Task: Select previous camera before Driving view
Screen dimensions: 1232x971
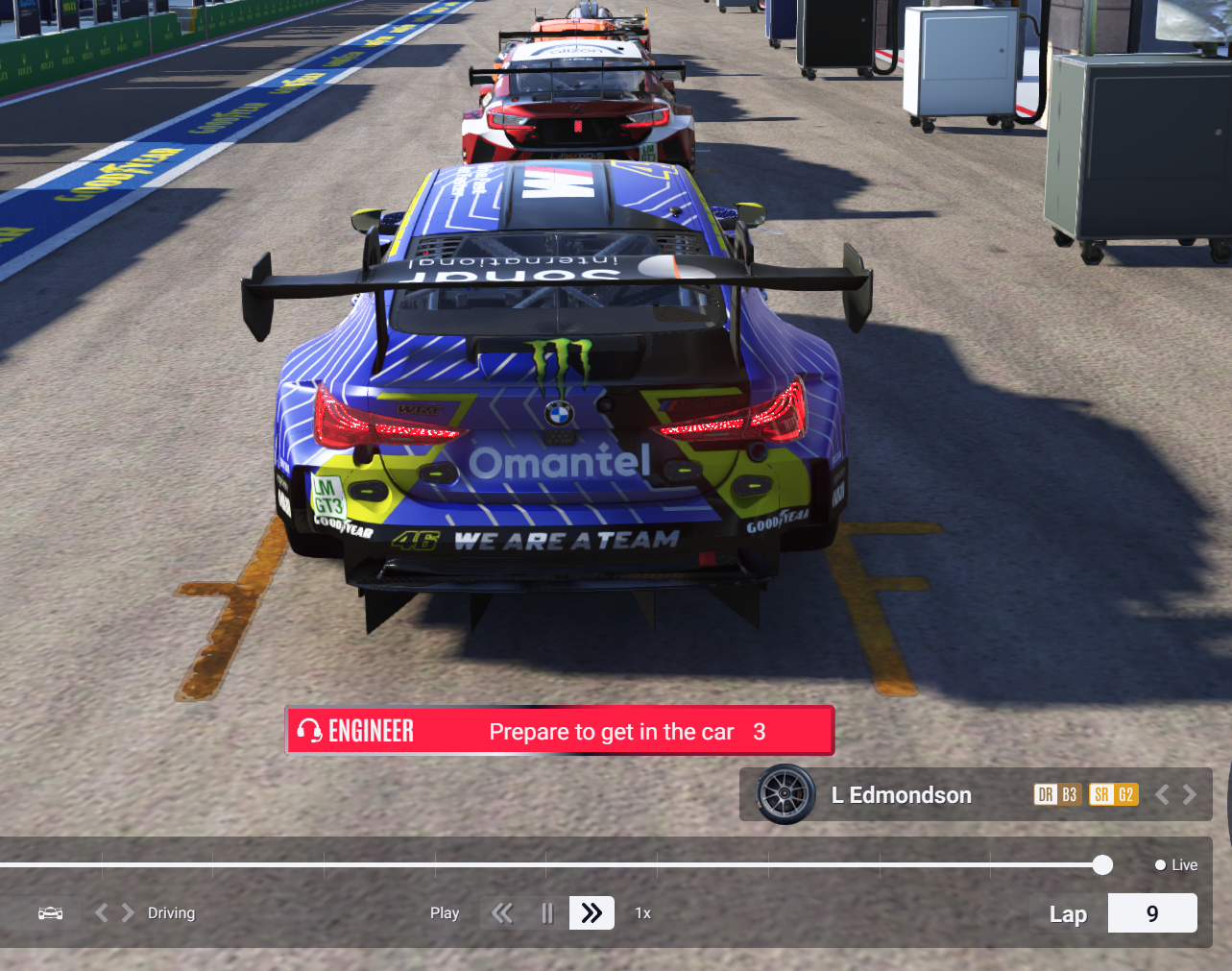Action: 101,913
